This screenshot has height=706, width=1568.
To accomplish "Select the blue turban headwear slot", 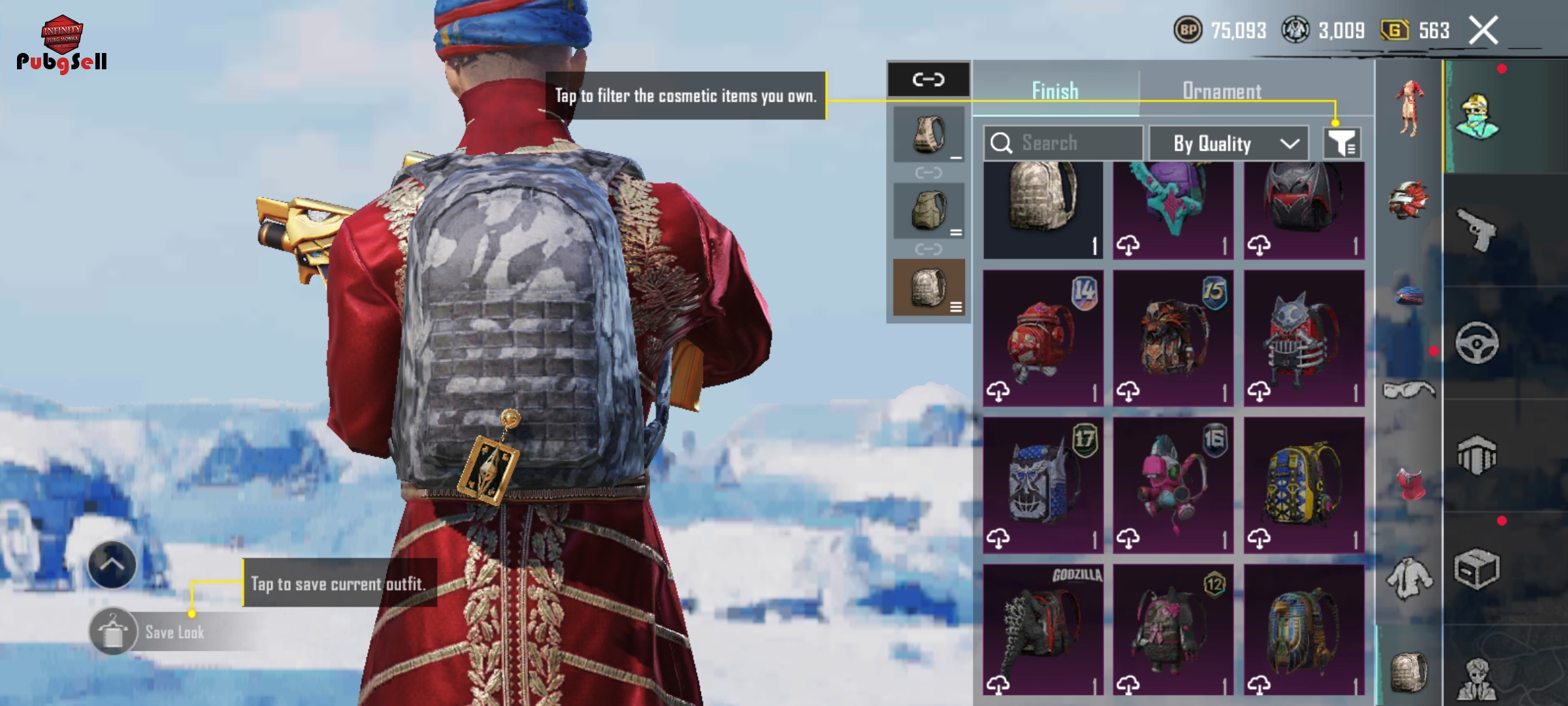I will point(1409,295).
